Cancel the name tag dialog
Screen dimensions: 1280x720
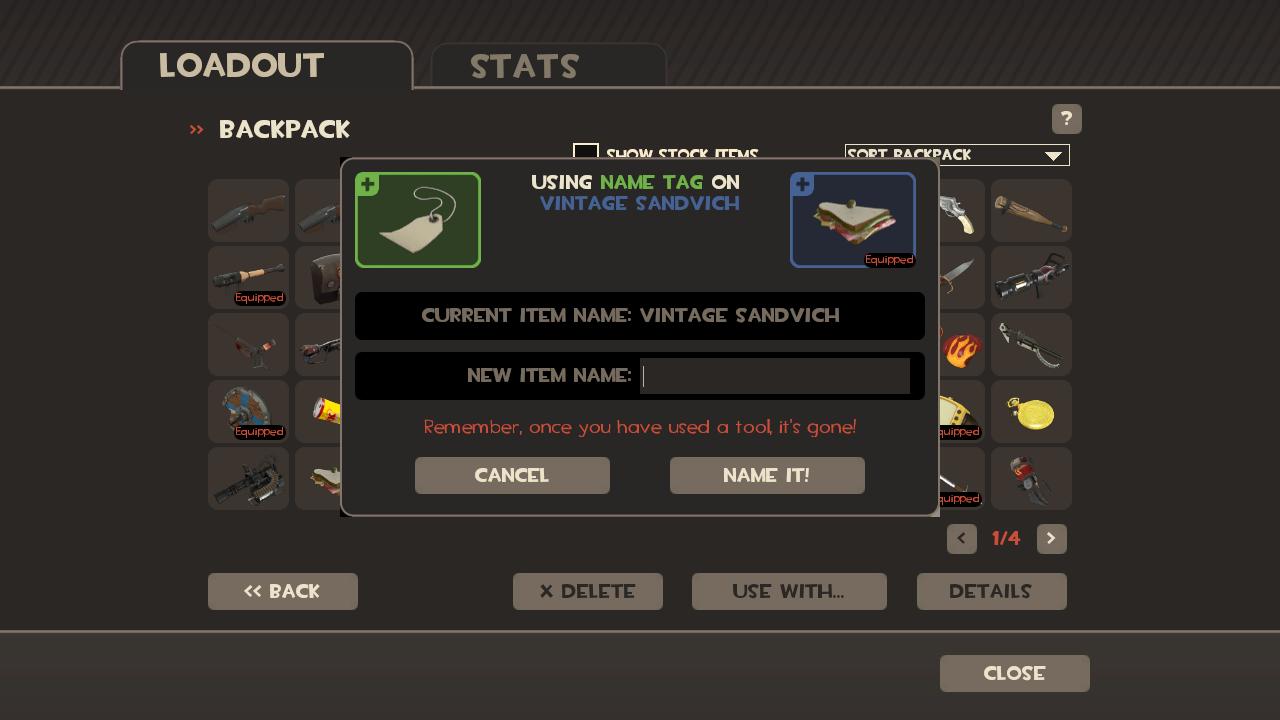(512, 475)
